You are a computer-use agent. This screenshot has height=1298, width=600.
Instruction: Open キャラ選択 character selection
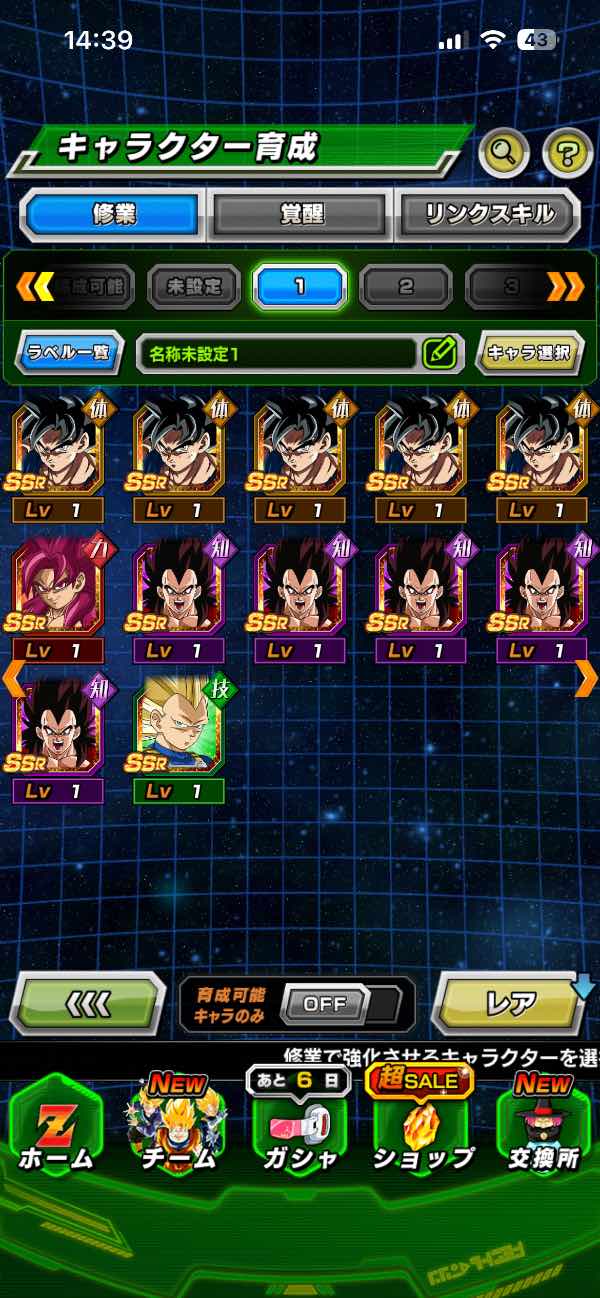tap(529, 353)
